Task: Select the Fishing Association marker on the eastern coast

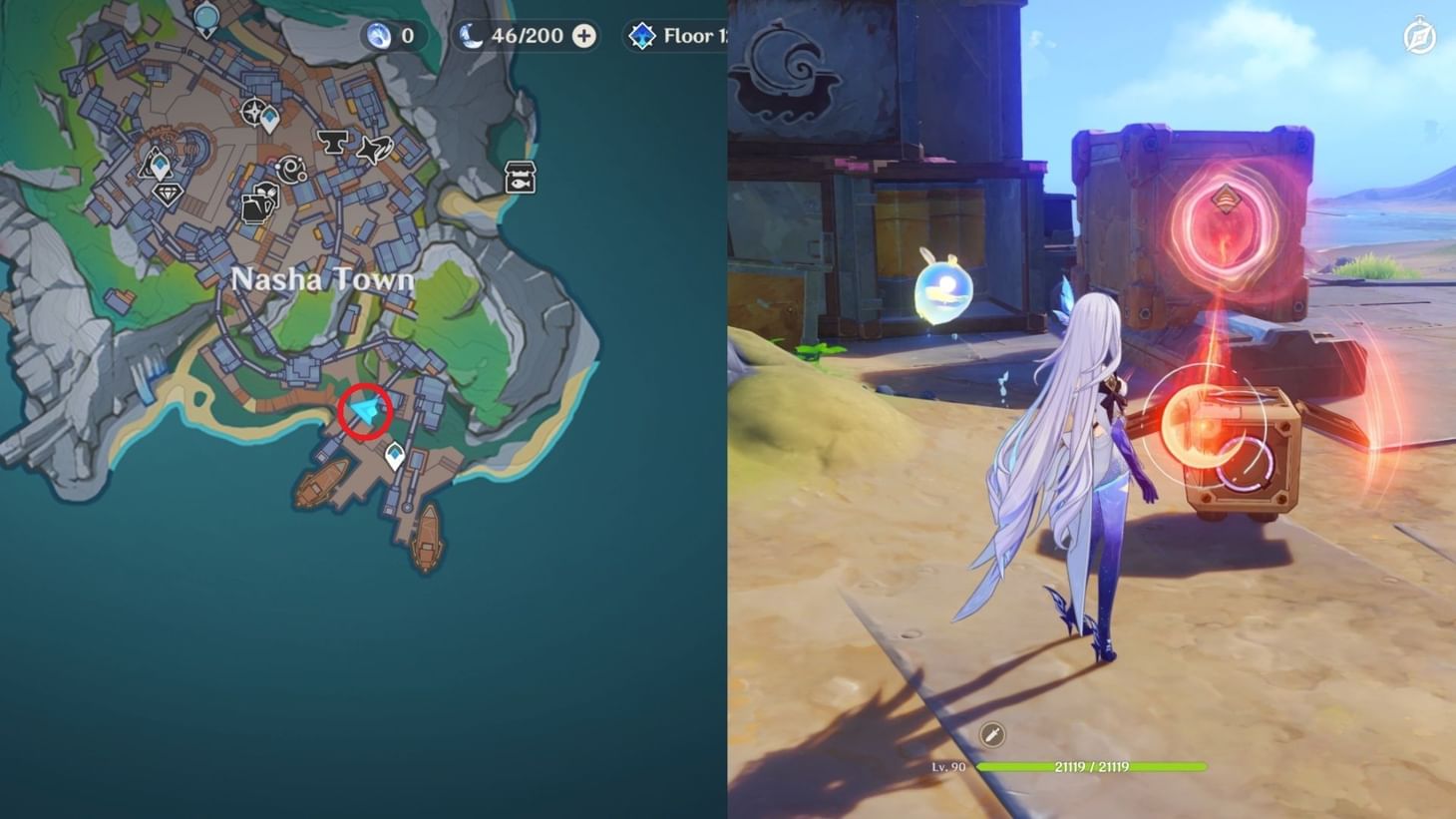Action: click(x=519, y=179)
